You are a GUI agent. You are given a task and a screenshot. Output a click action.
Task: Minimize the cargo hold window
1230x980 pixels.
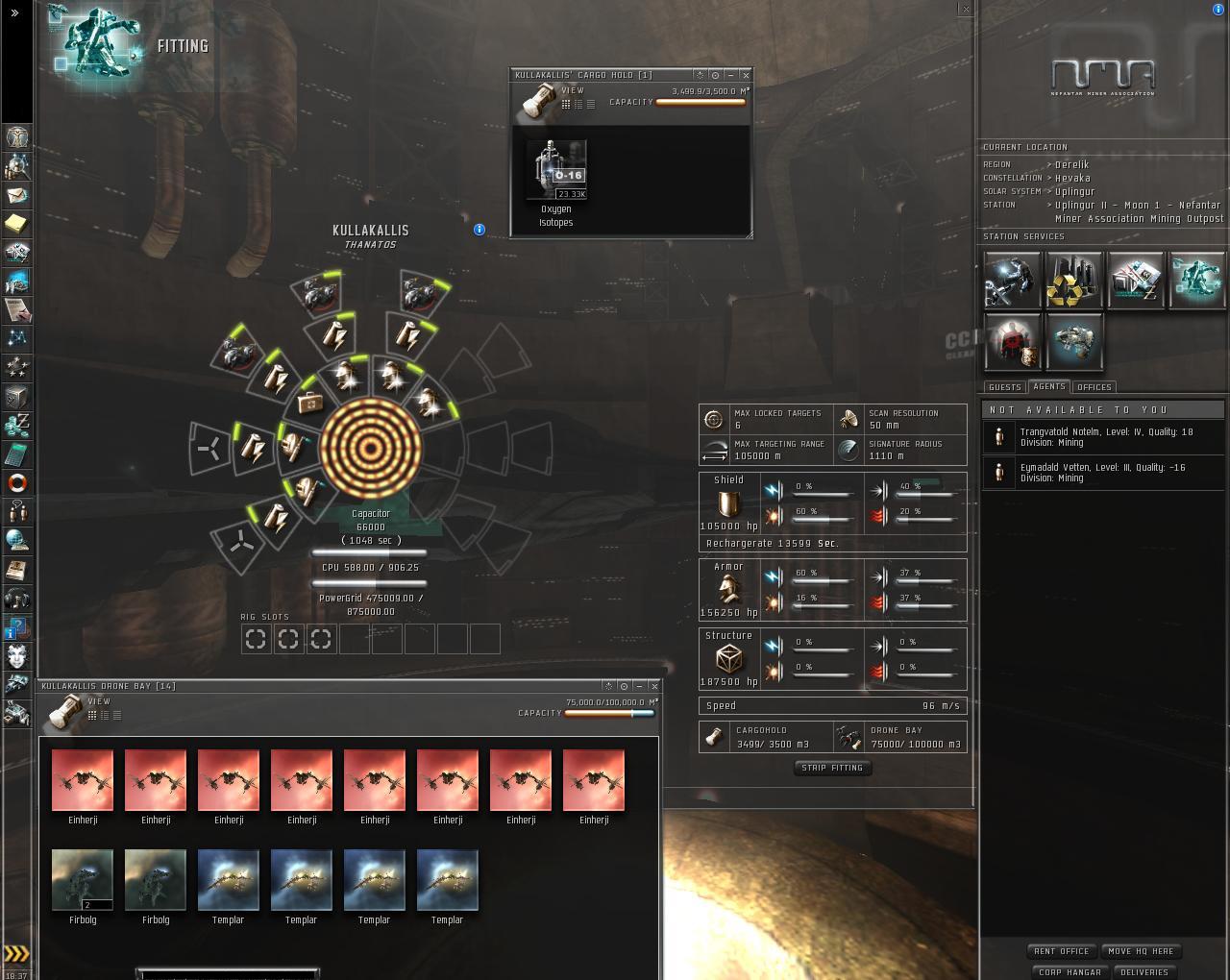[730, 75]
